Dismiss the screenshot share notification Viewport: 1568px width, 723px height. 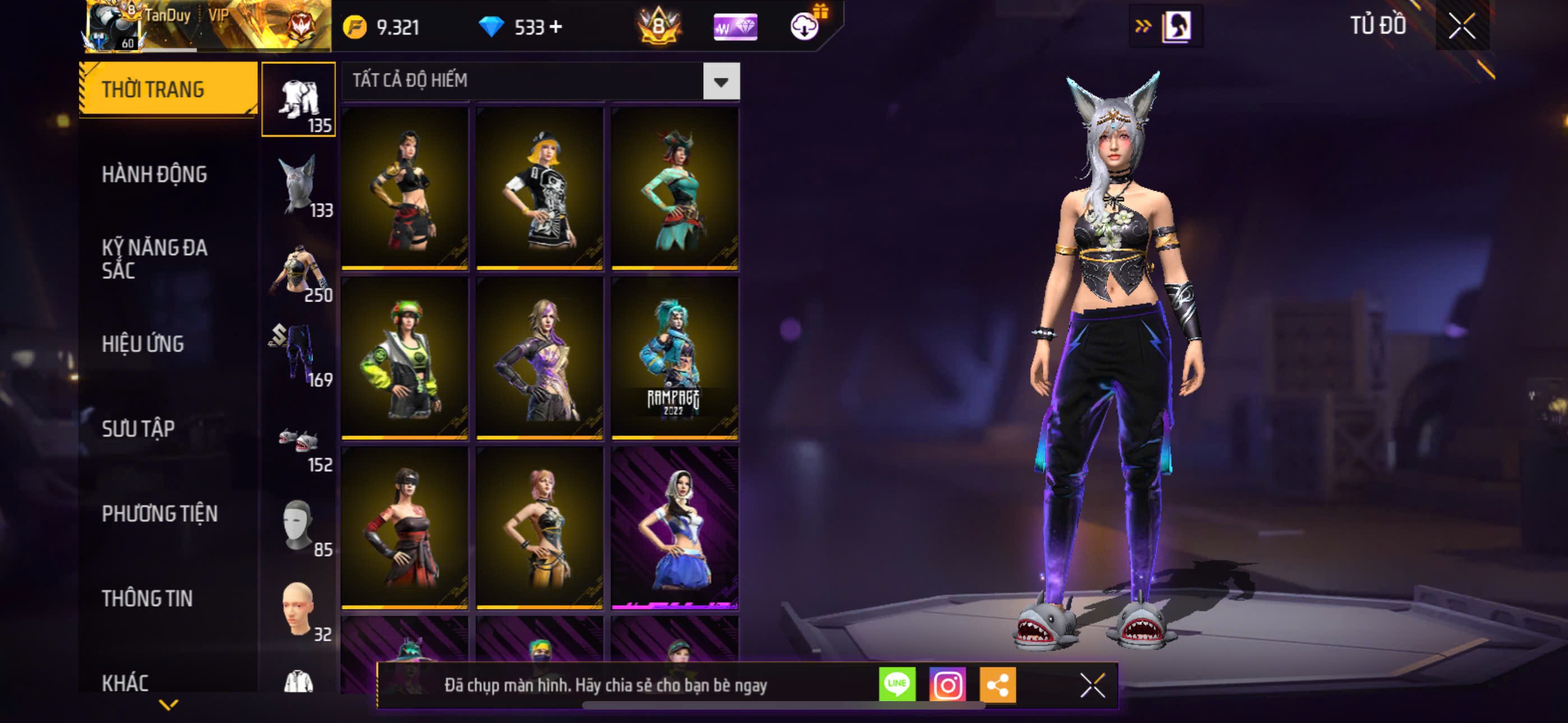tap(1092, 685)
